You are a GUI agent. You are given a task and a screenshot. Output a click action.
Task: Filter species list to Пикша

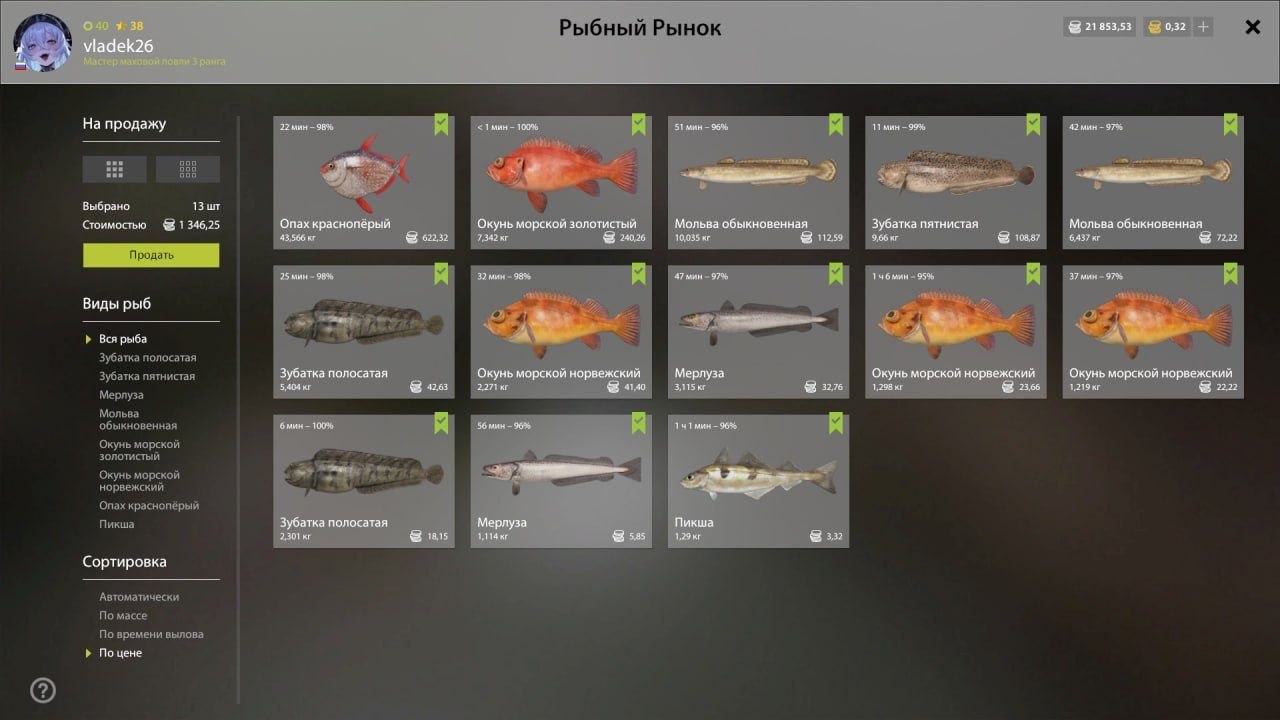coord(116,524)
